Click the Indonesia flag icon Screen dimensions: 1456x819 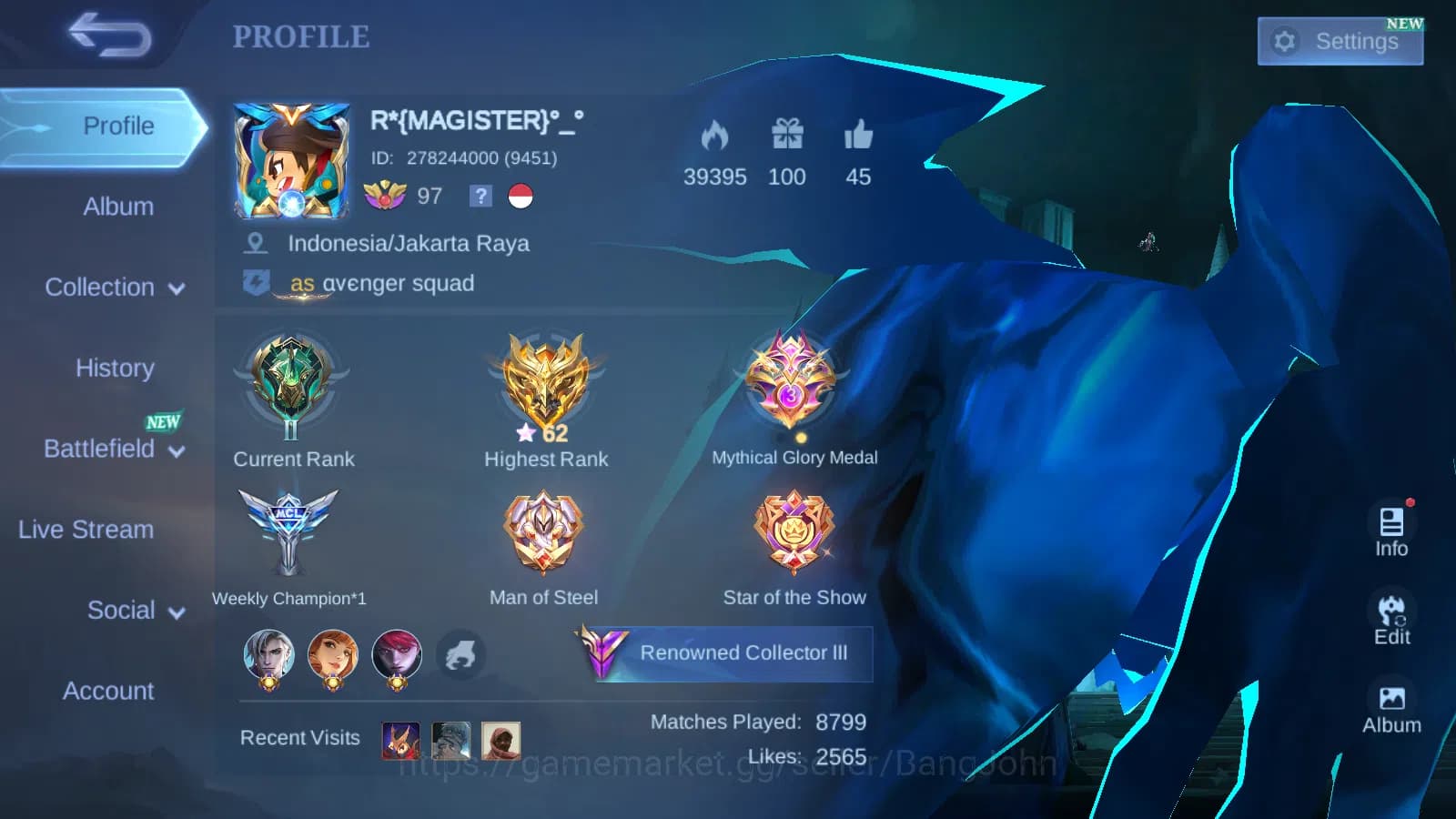click(x=519, y=197)
